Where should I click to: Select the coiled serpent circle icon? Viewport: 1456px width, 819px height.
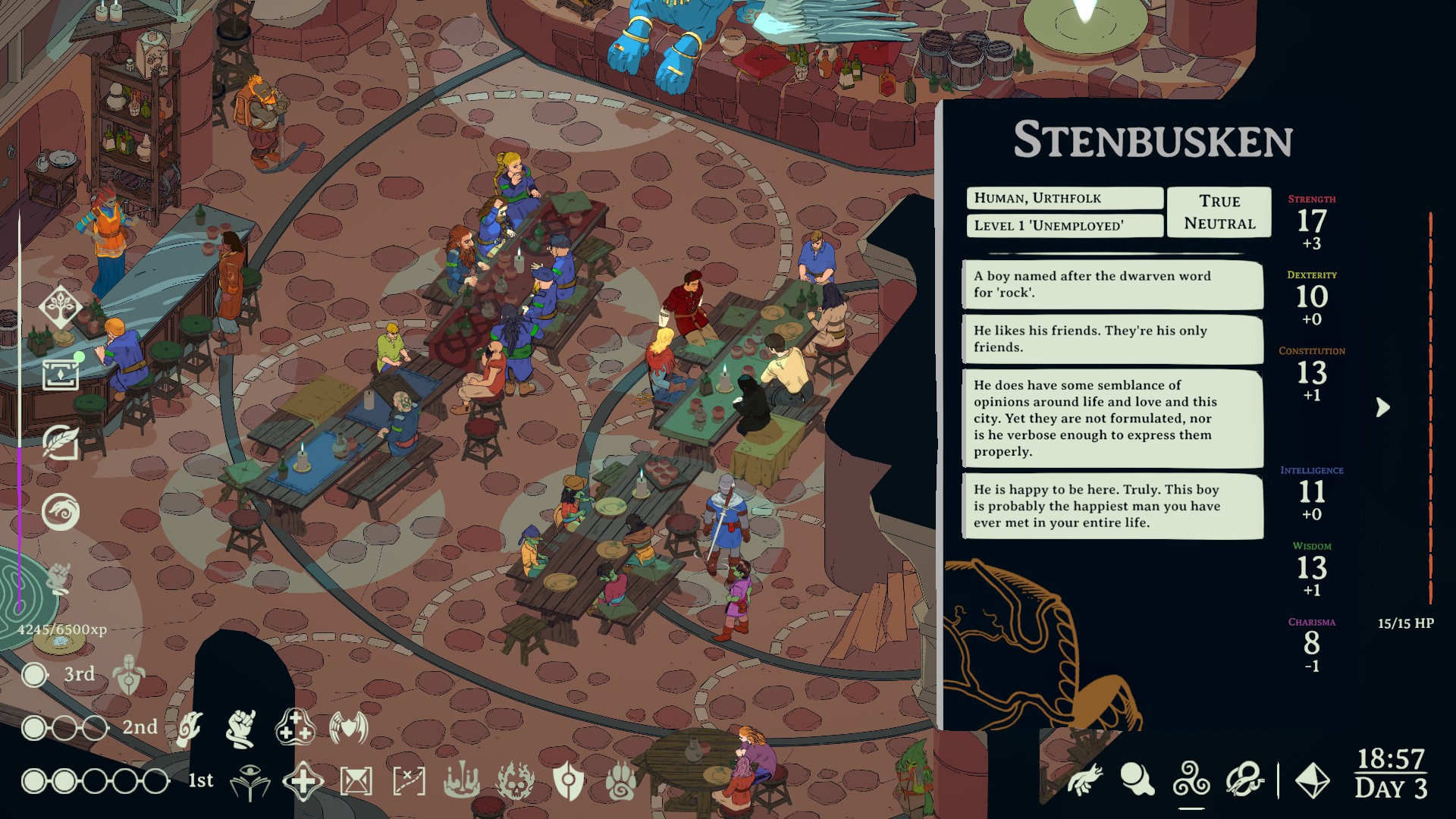[x=61, y=512]
